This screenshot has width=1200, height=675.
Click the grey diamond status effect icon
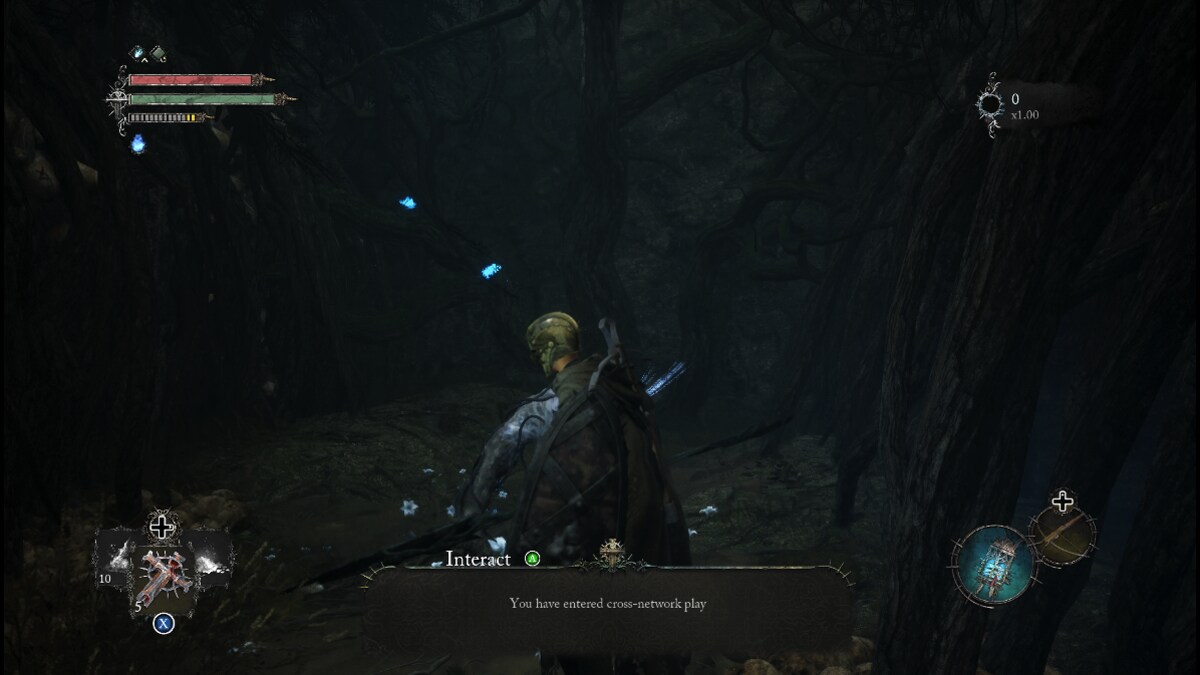(158, 54)
